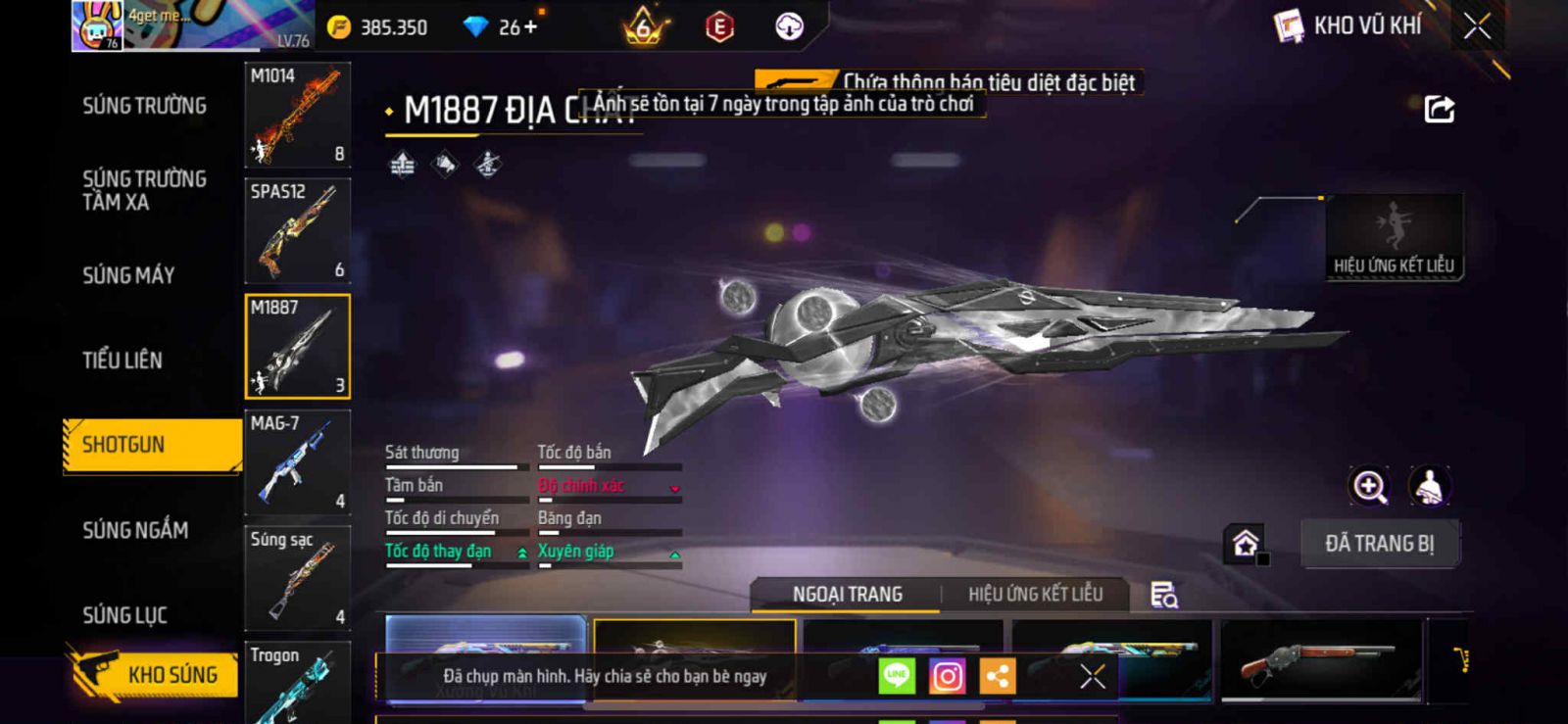Share the screenshot to Instagram
1568x724 pixels.
tap(947, 676)
